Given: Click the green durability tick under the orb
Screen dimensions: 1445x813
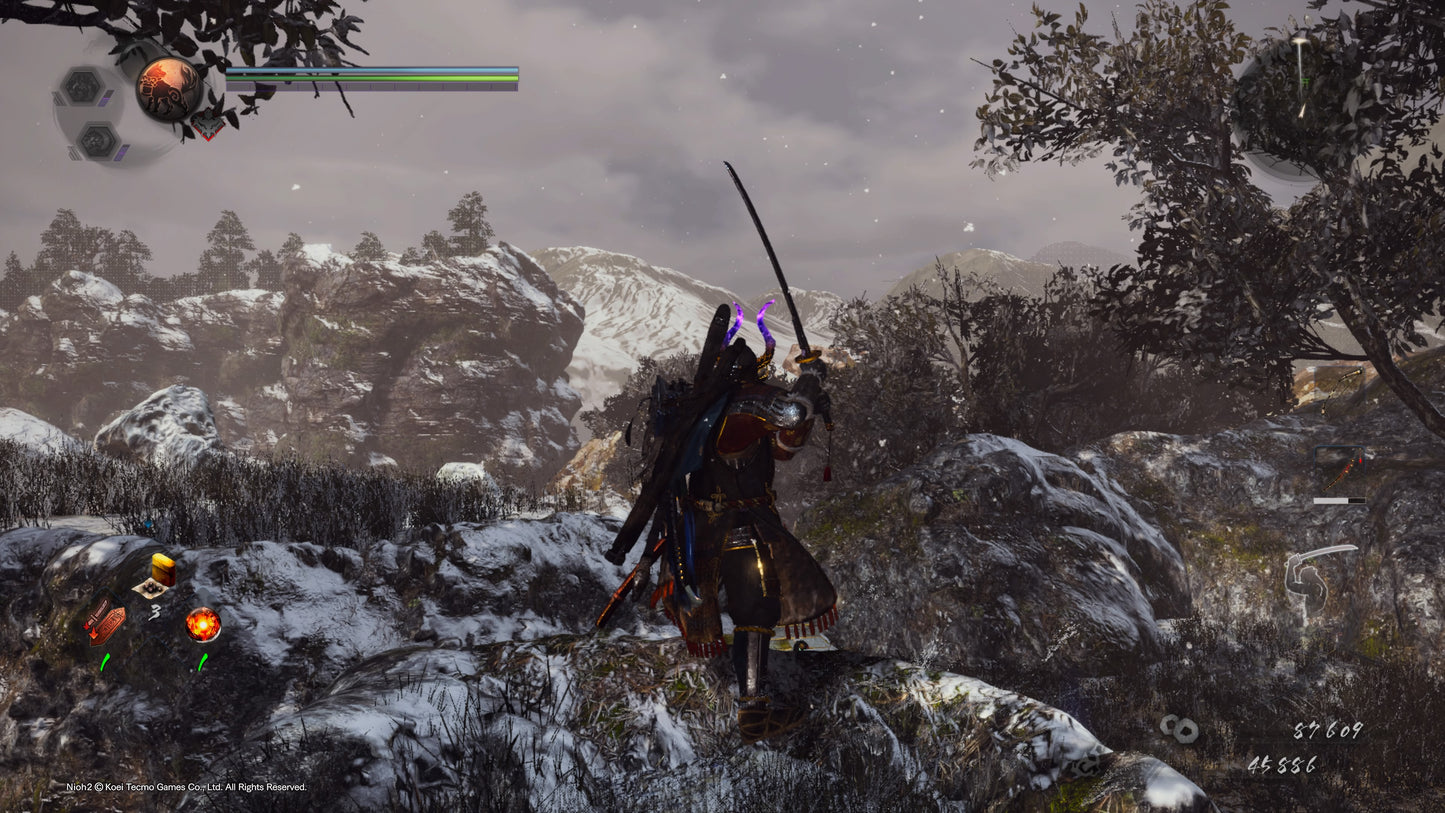Looking at the screenshot, I should pyautogui.click(x=203, y=660).
